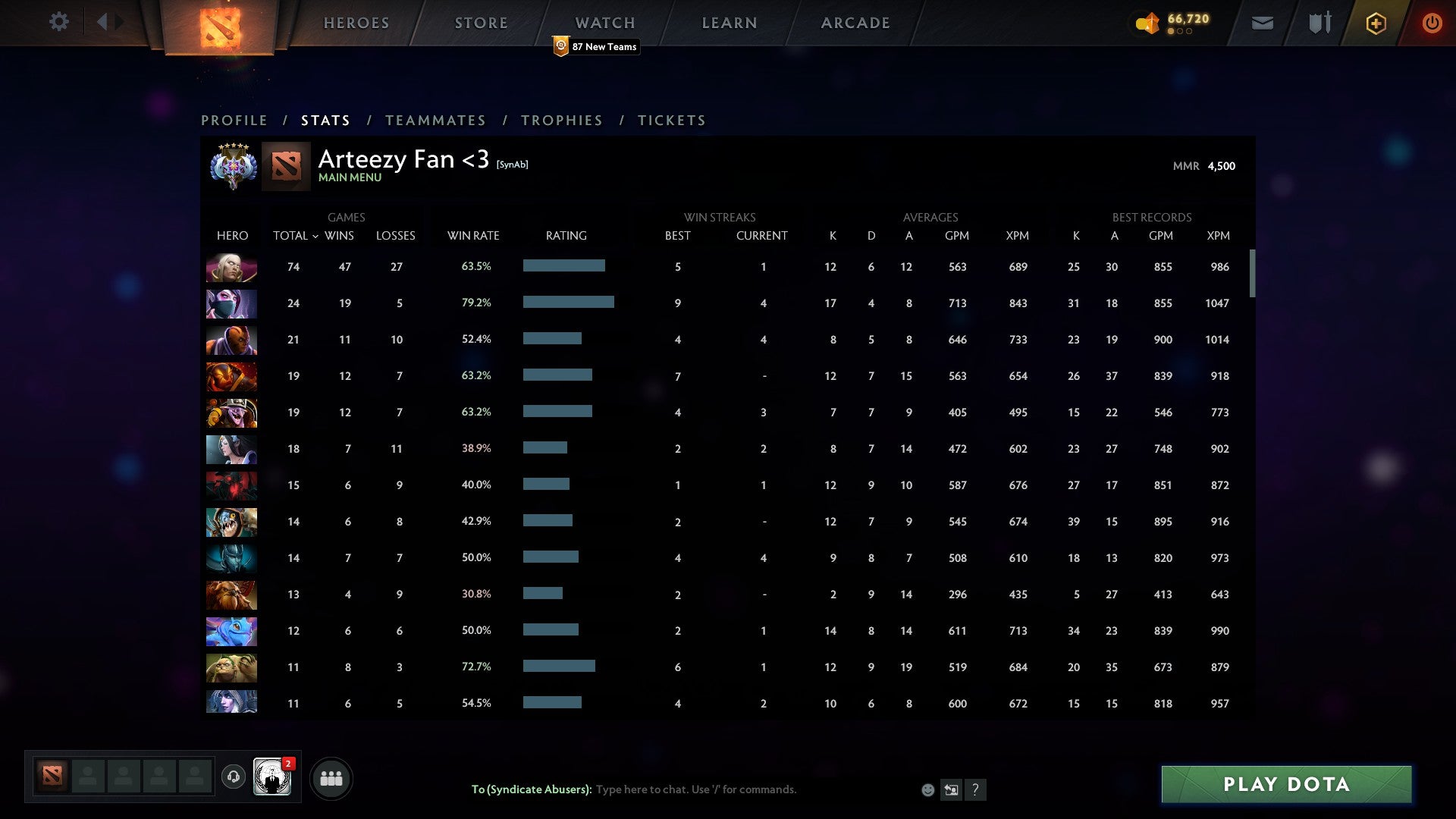Open chat help via question mark icon
This screenshot has width=1456, height=819.
pyautogui.click(x=975, y=789)
